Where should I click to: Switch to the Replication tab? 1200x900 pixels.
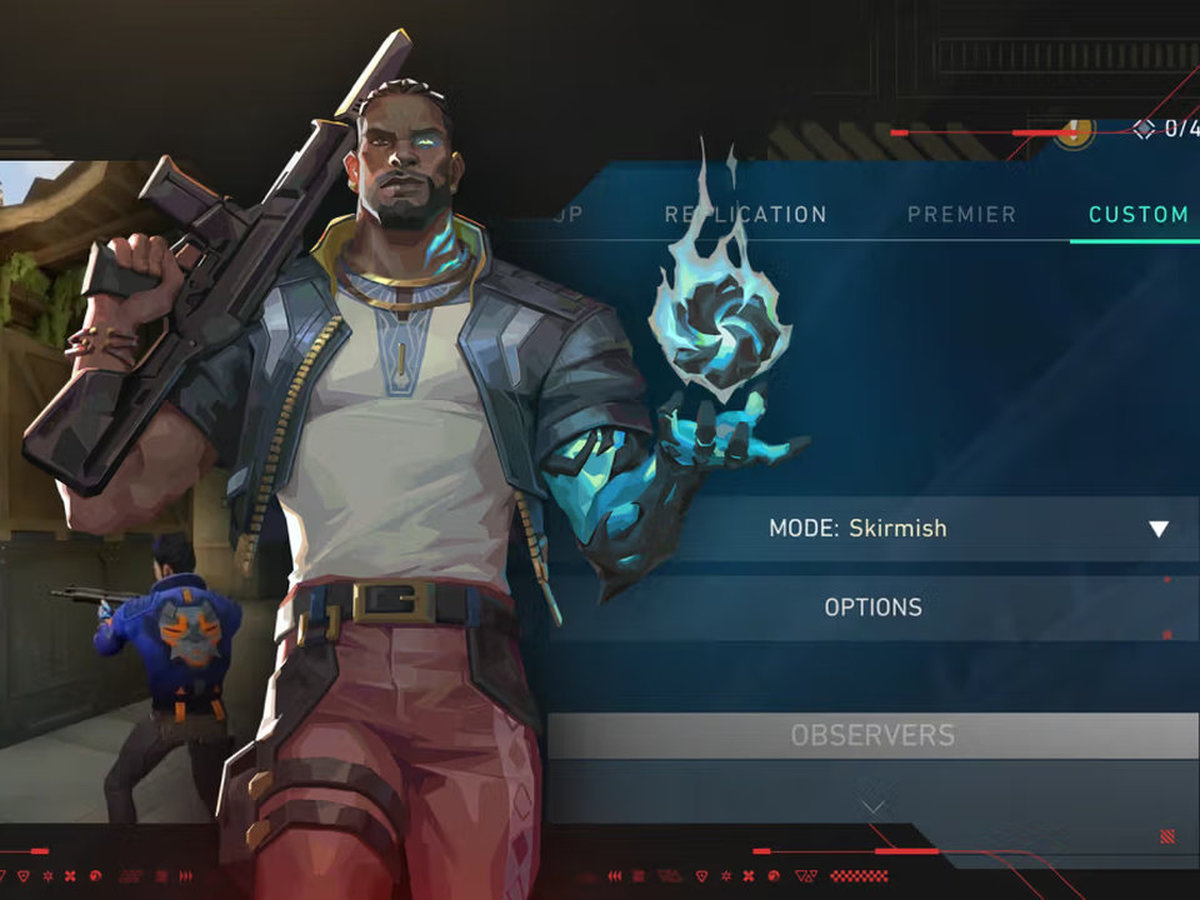tap(746, 214)
